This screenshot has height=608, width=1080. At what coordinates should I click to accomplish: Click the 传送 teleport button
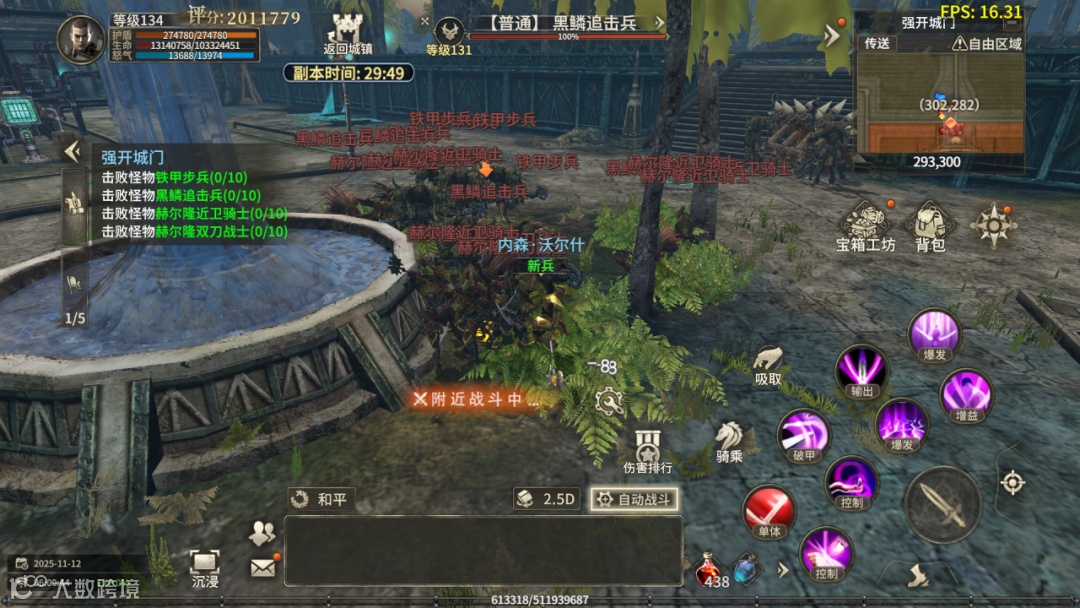[877, 44]
